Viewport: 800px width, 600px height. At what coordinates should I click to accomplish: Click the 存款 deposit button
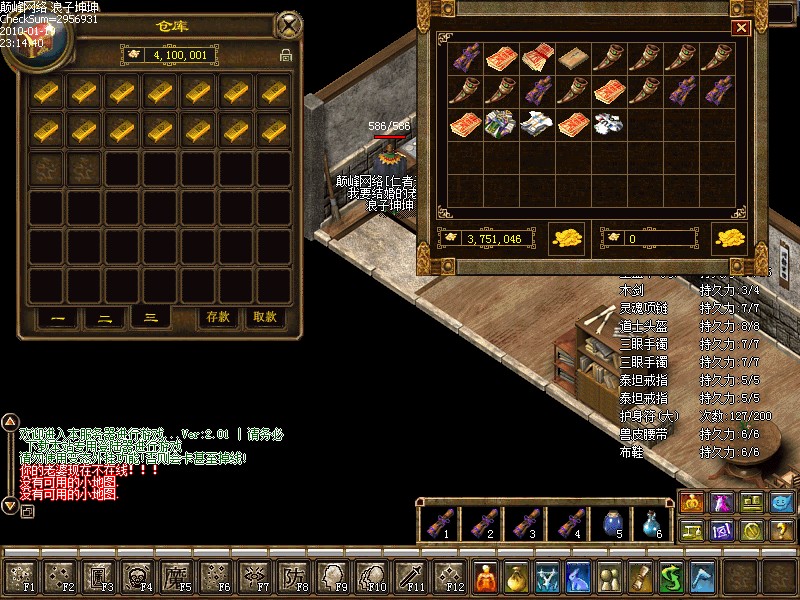click(218, 317)
